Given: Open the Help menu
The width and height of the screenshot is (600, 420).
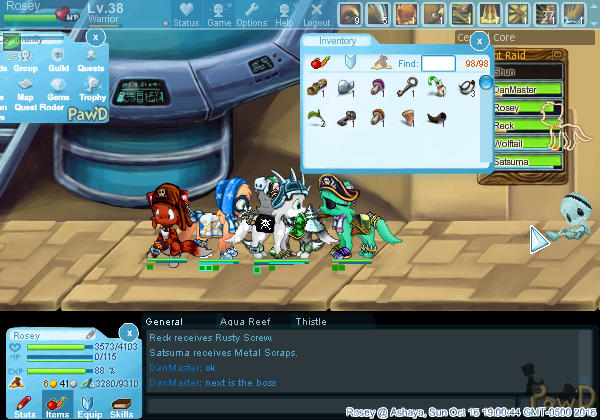Looking at the screenshot, I should click(284, 15).
